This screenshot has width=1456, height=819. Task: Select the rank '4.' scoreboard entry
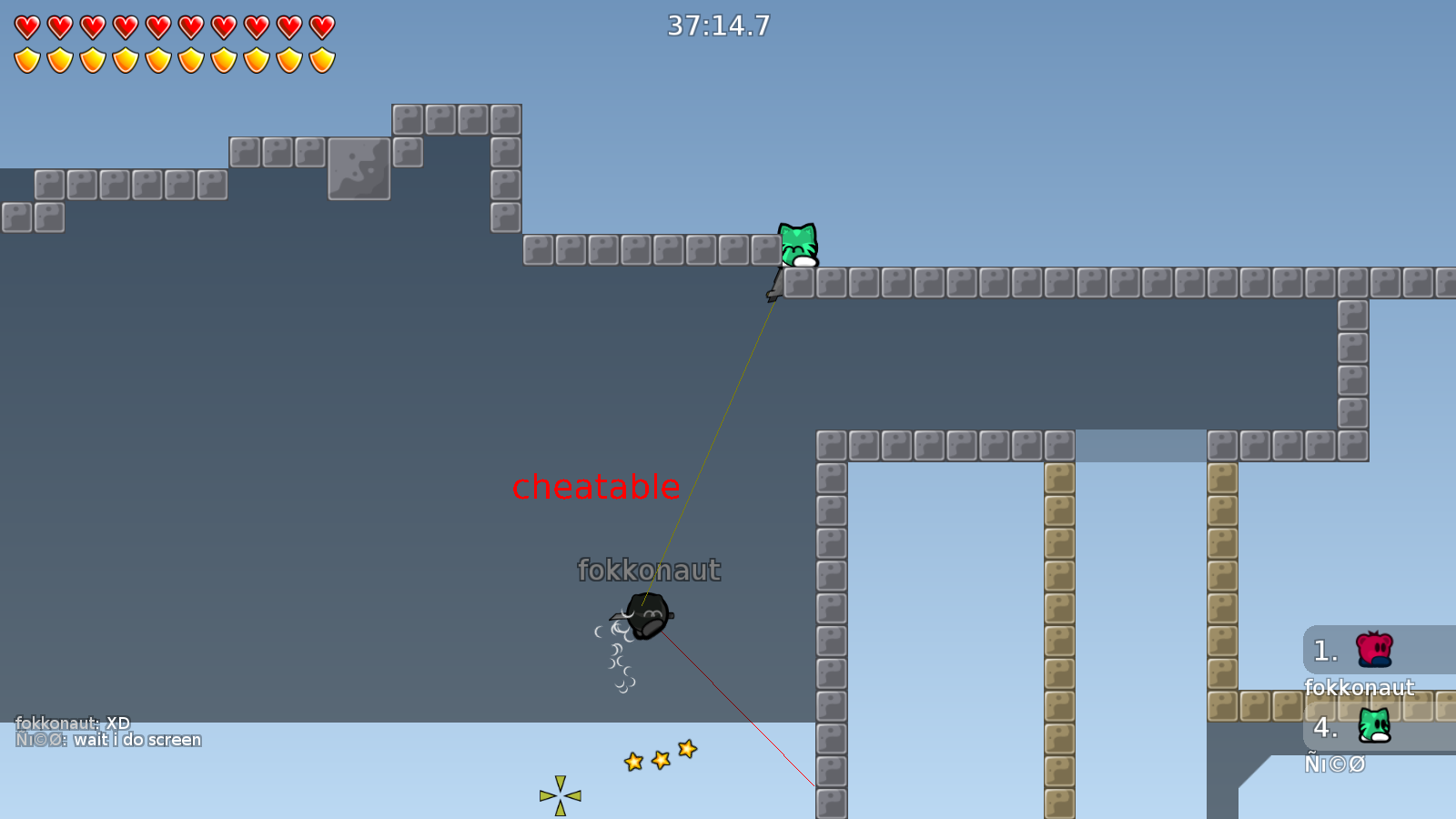click(1325, 726)
